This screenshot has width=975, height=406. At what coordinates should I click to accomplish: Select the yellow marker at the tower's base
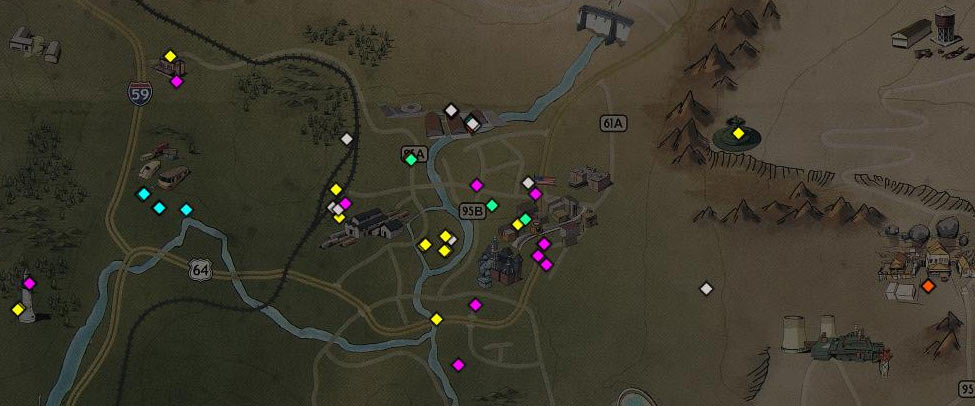click(17, 310)
